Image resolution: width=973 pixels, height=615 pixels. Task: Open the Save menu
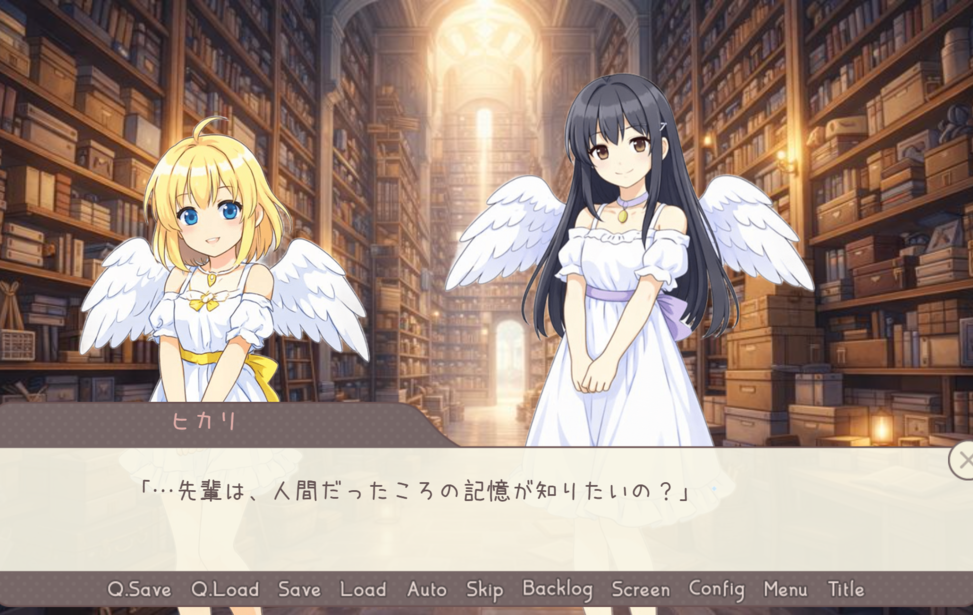pyautogui.click(x=299, y=589)
